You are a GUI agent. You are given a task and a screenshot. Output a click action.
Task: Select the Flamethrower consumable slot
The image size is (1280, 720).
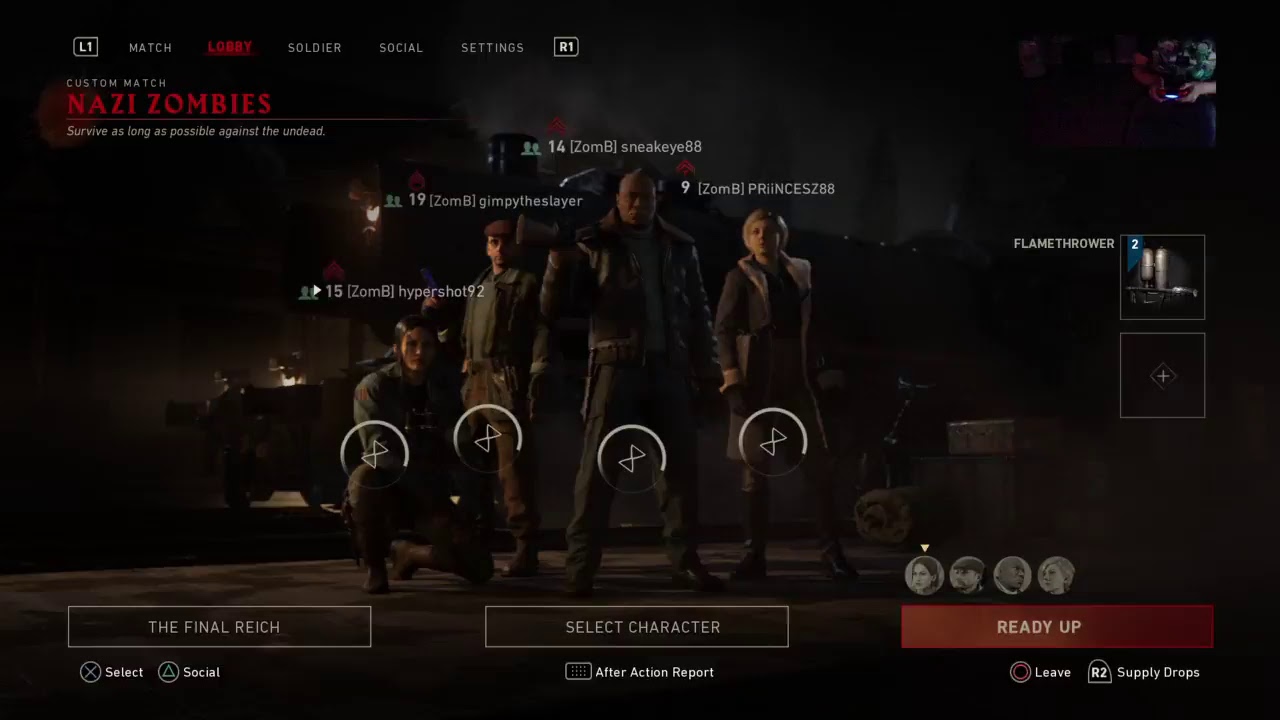coord(1162,277)
